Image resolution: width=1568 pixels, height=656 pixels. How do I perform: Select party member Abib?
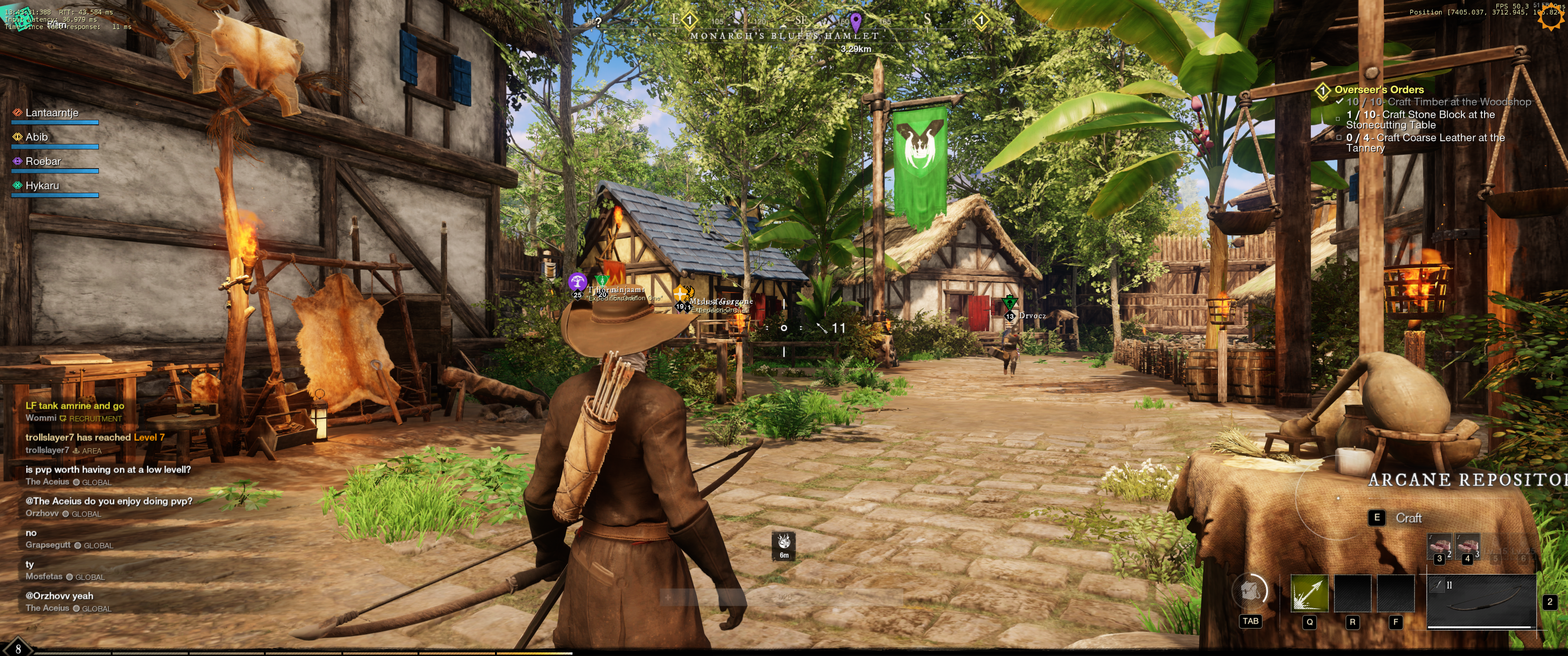(36, 138)
